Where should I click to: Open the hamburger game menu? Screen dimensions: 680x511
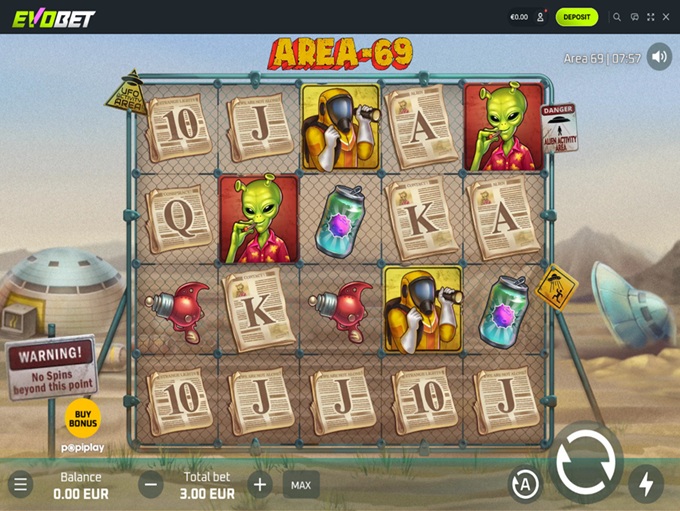(20, 485)
